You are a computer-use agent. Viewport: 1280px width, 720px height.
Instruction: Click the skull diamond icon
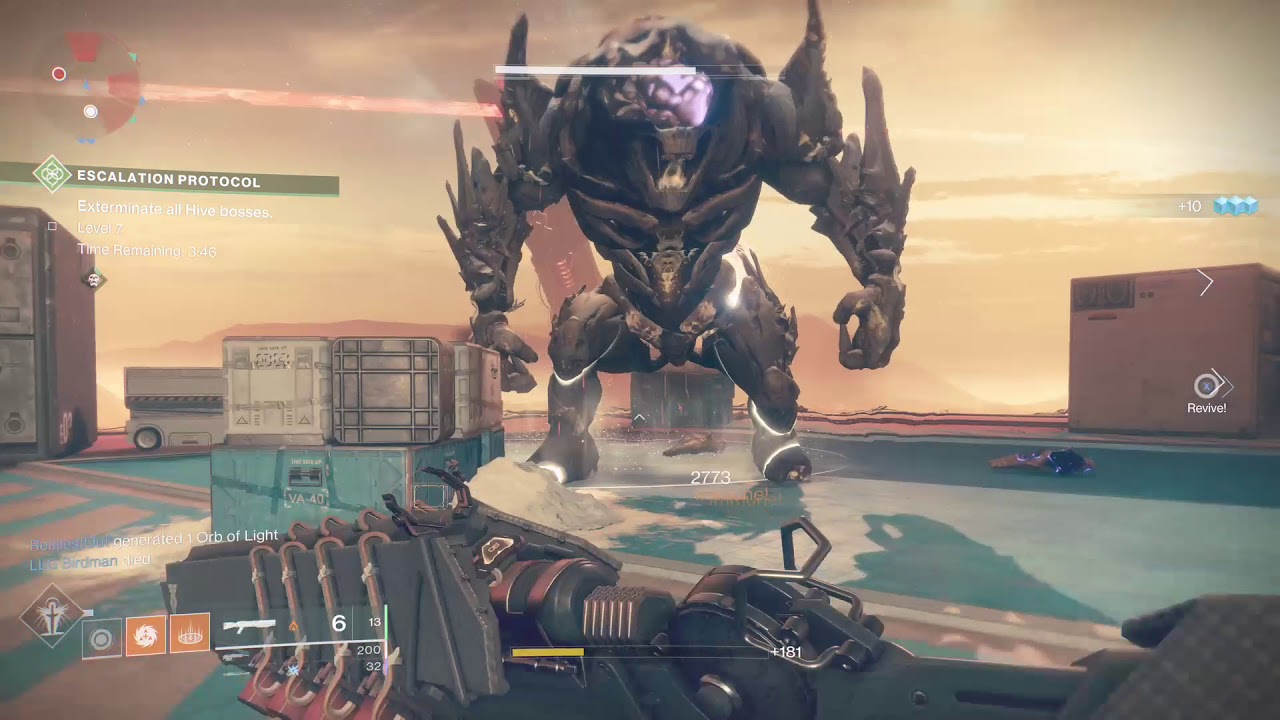(x=95, y=280)
